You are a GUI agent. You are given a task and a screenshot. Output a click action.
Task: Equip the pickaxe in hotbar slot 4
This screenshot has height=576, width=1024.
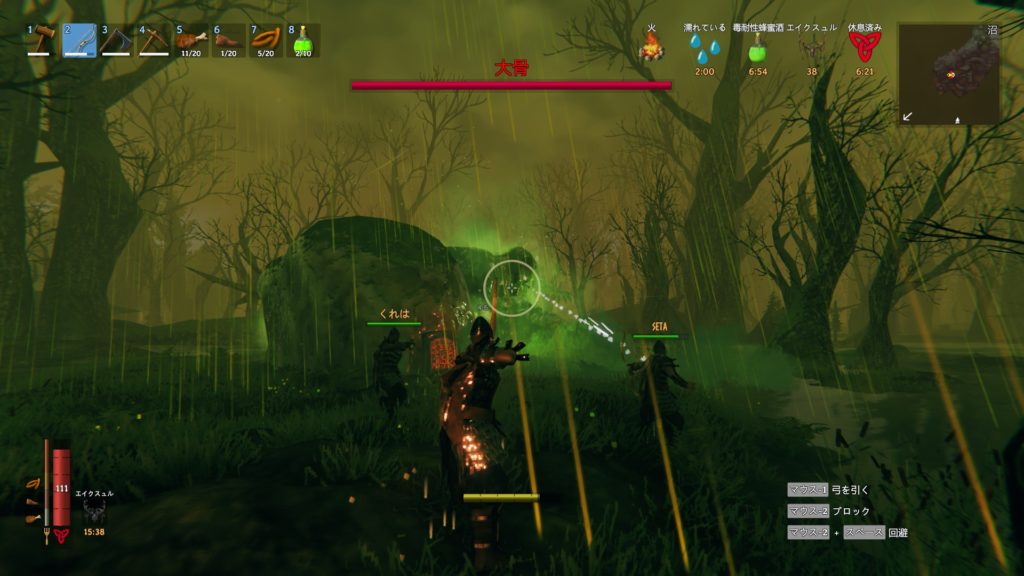point(154,40)
